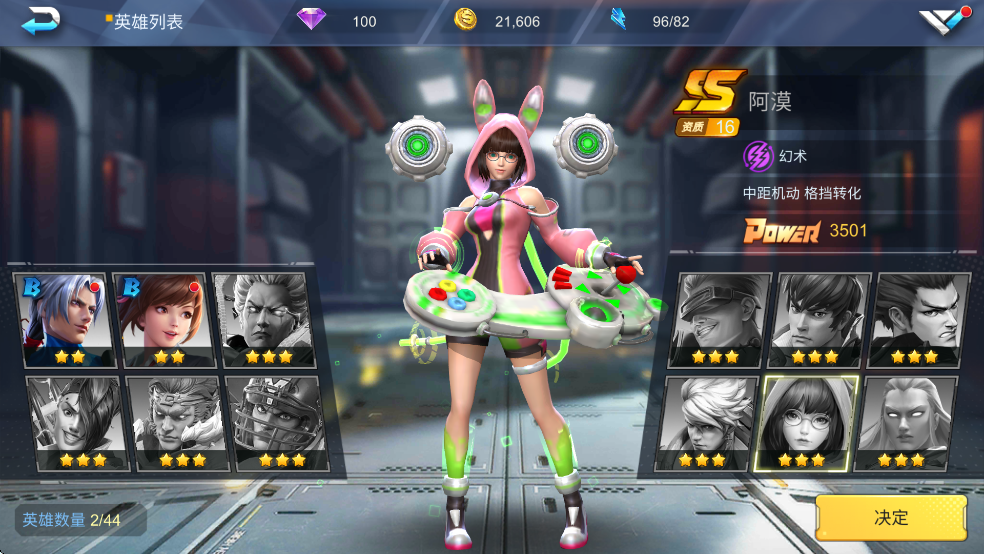Screen dimensions: 984x554
Task: Choose the highlighted glasses girl portrait
Action: tap(804, 422)
